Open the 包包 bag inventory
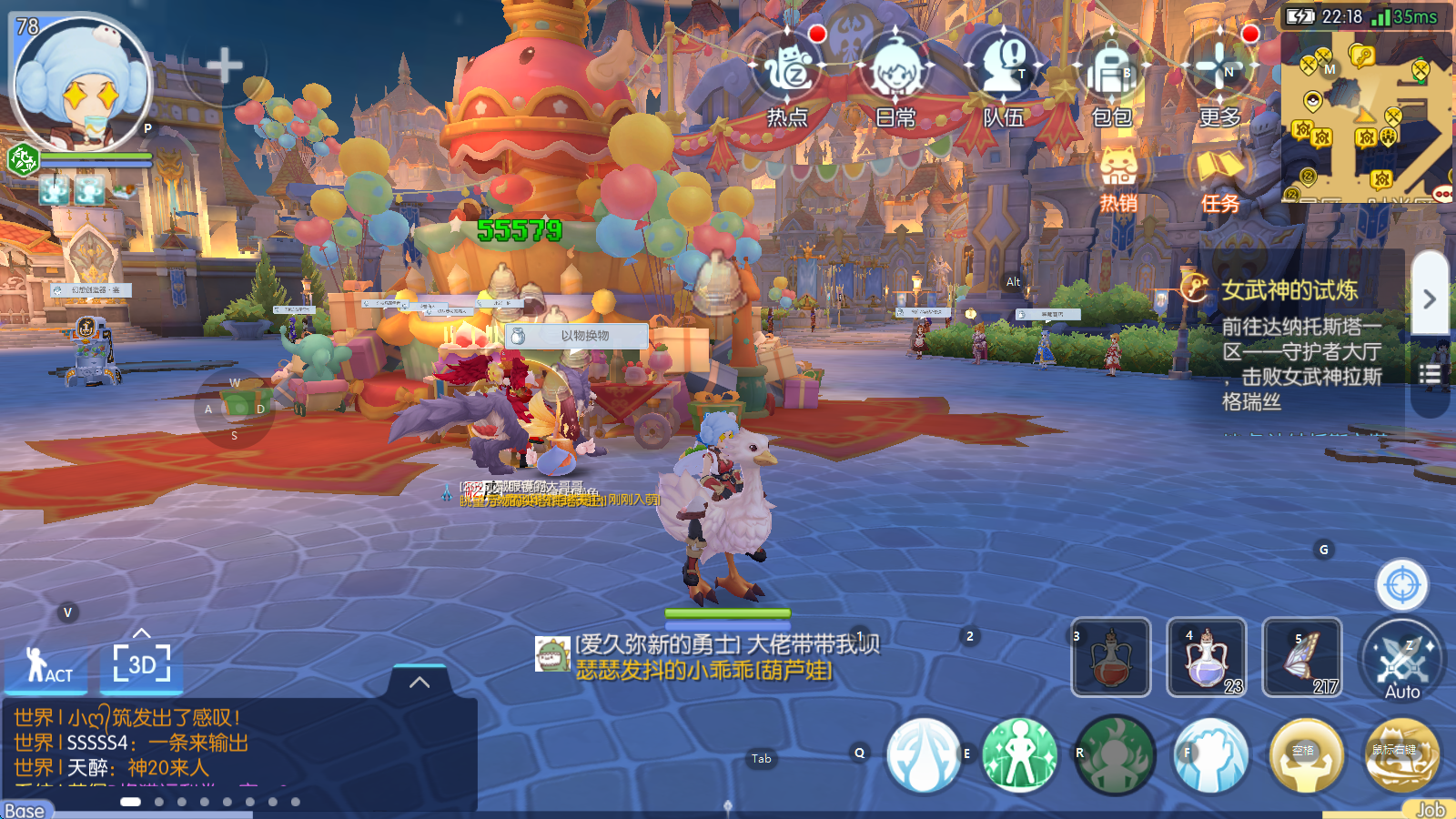Viewport: 1456px width, 819px height. tap(1112, 73)
